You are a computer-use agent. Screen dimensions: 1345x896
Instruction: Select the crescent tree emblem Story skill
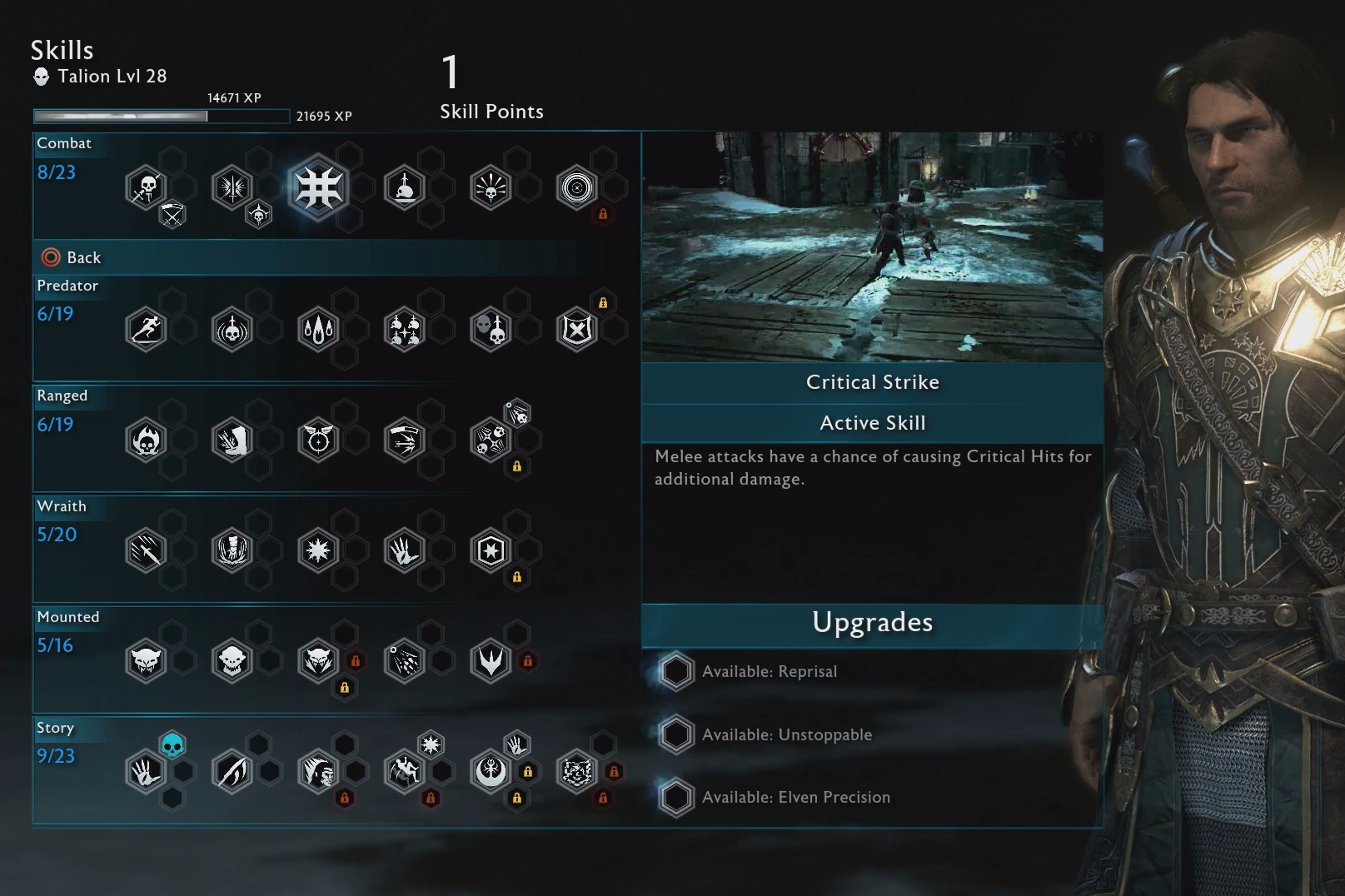pos(491,772)
